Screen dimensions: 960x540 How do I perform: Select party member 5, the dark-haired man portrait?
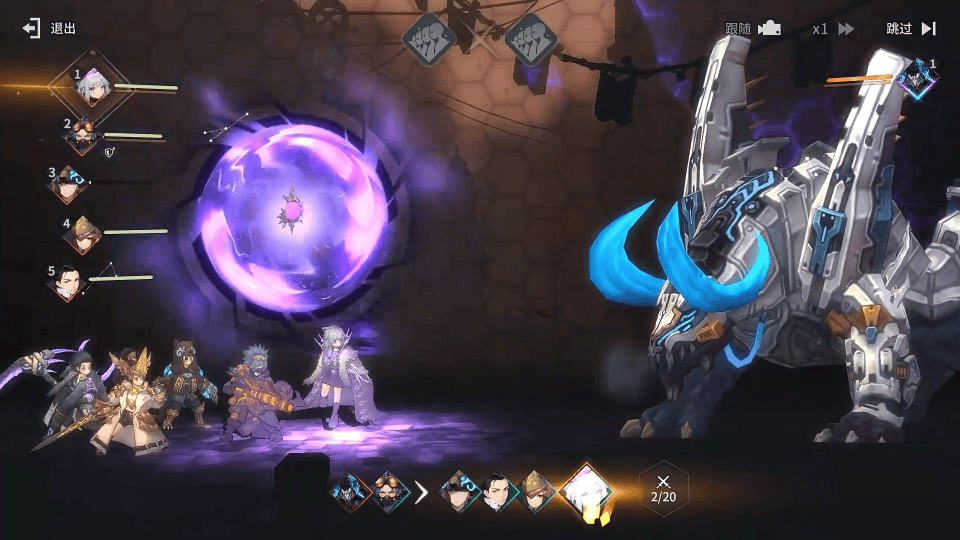point(66,282)
